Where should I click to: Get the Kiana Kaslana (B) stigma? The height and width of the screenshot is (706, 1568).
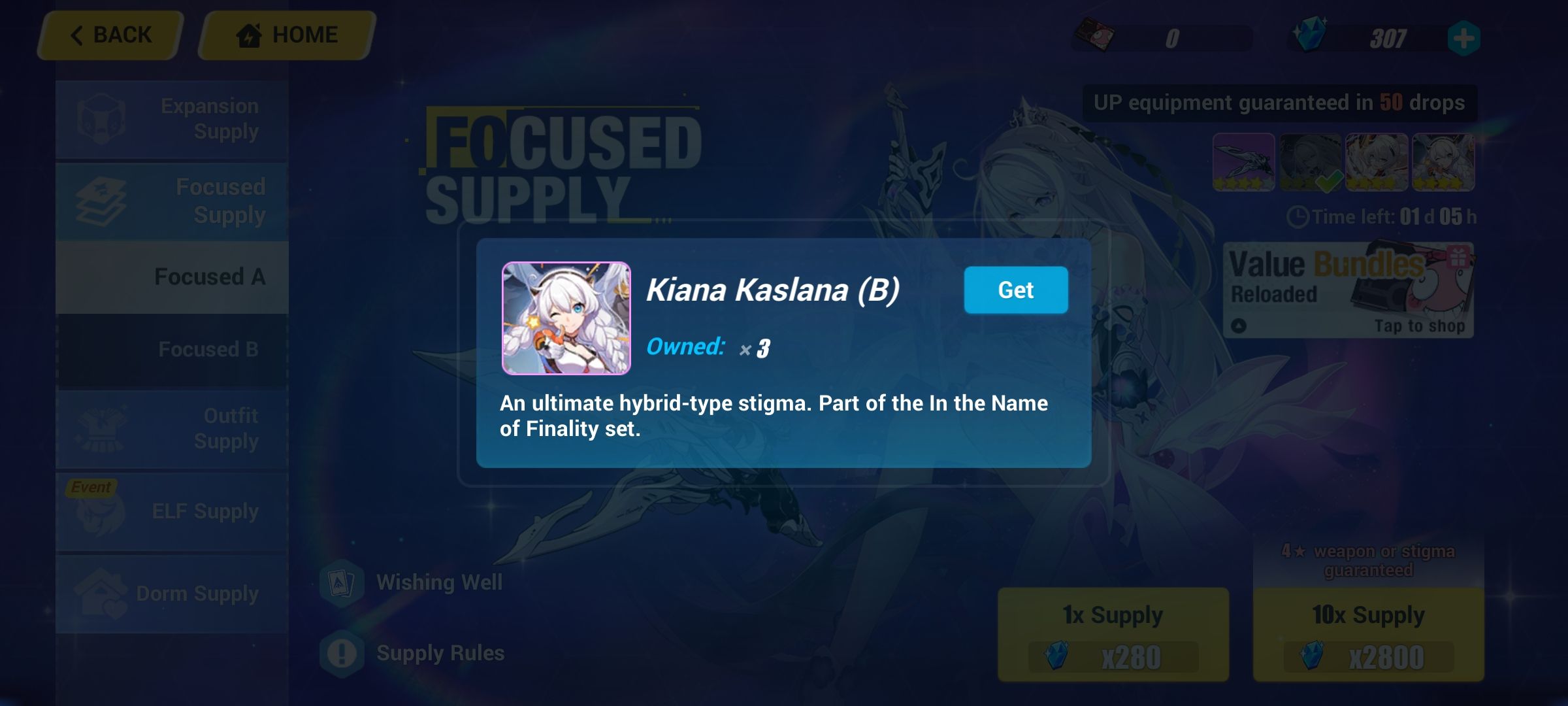(x=1016, y=290)
